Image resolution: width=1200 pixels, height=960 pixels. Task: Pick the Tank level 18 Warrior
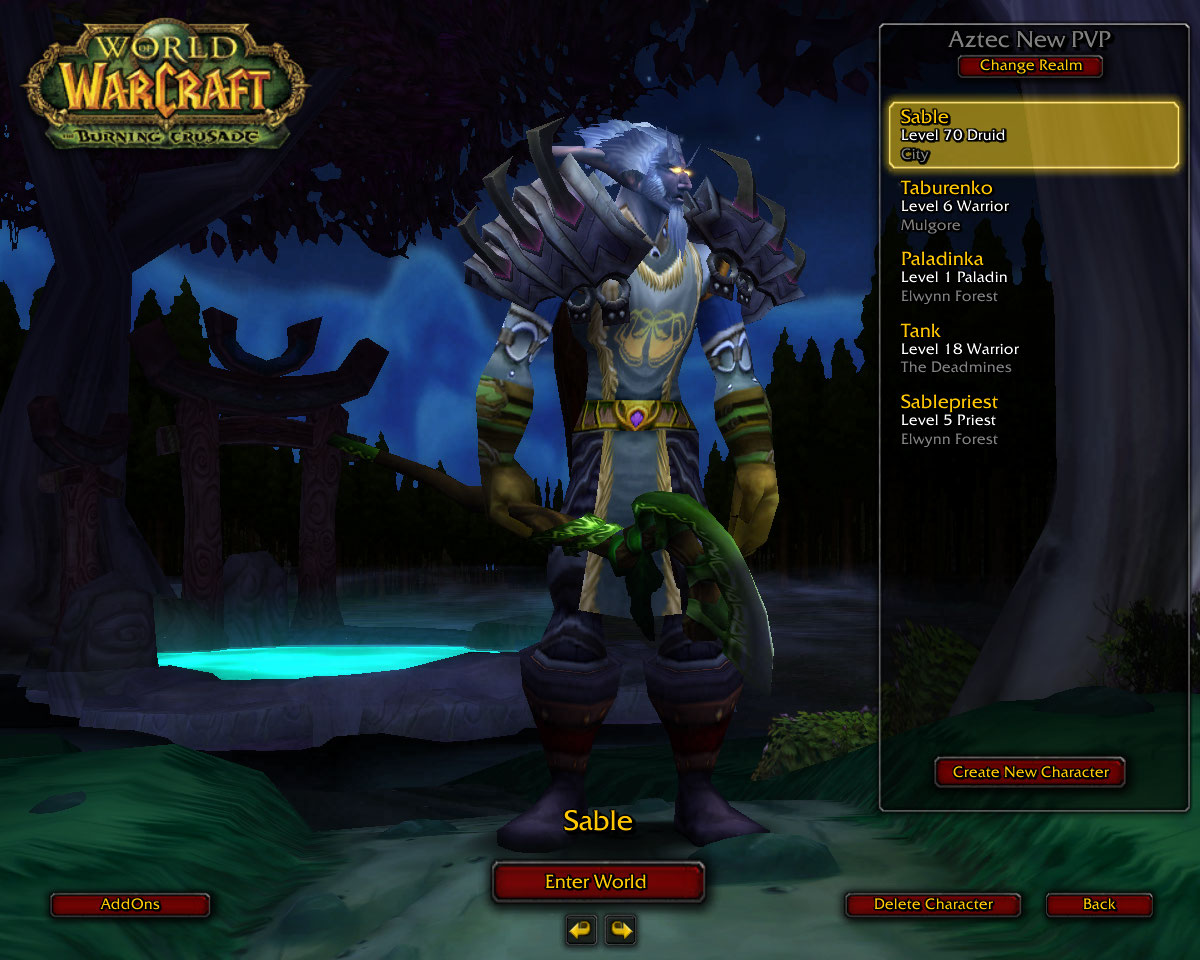[1033, 349]
